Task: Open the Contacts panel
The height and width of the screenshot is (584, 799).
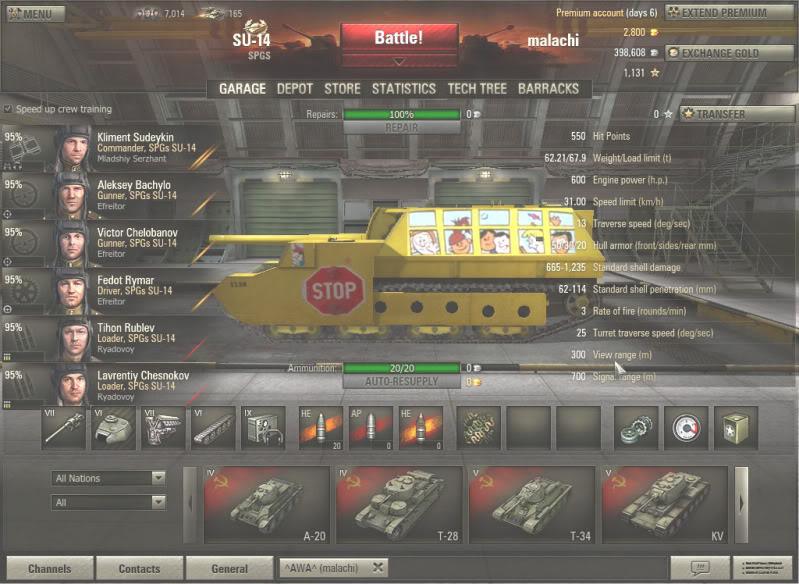Action: tap(139, 569)
